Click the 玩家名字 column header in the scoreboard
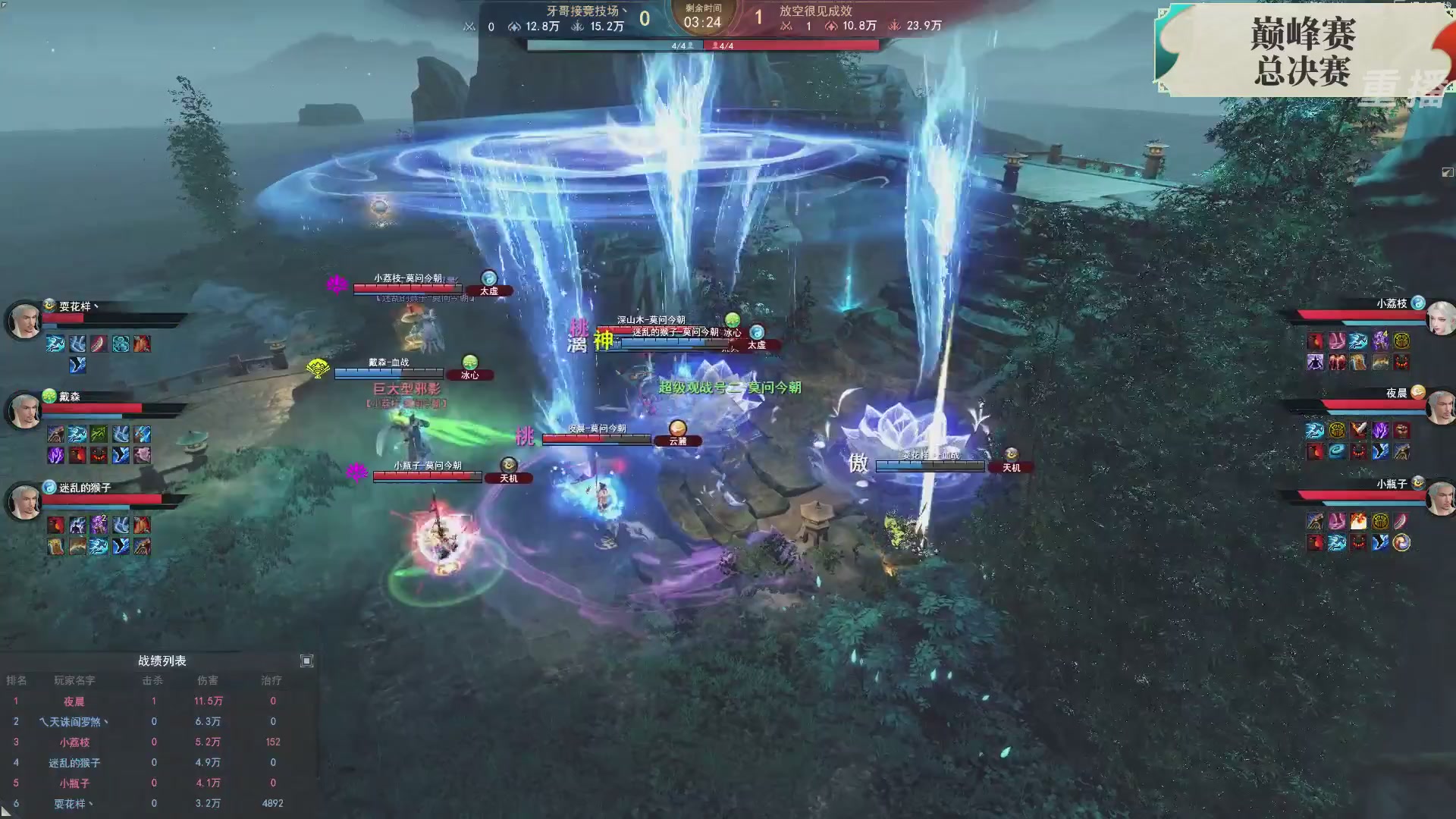The height and width of the screenshot is (819, 1456). [76, 680]
